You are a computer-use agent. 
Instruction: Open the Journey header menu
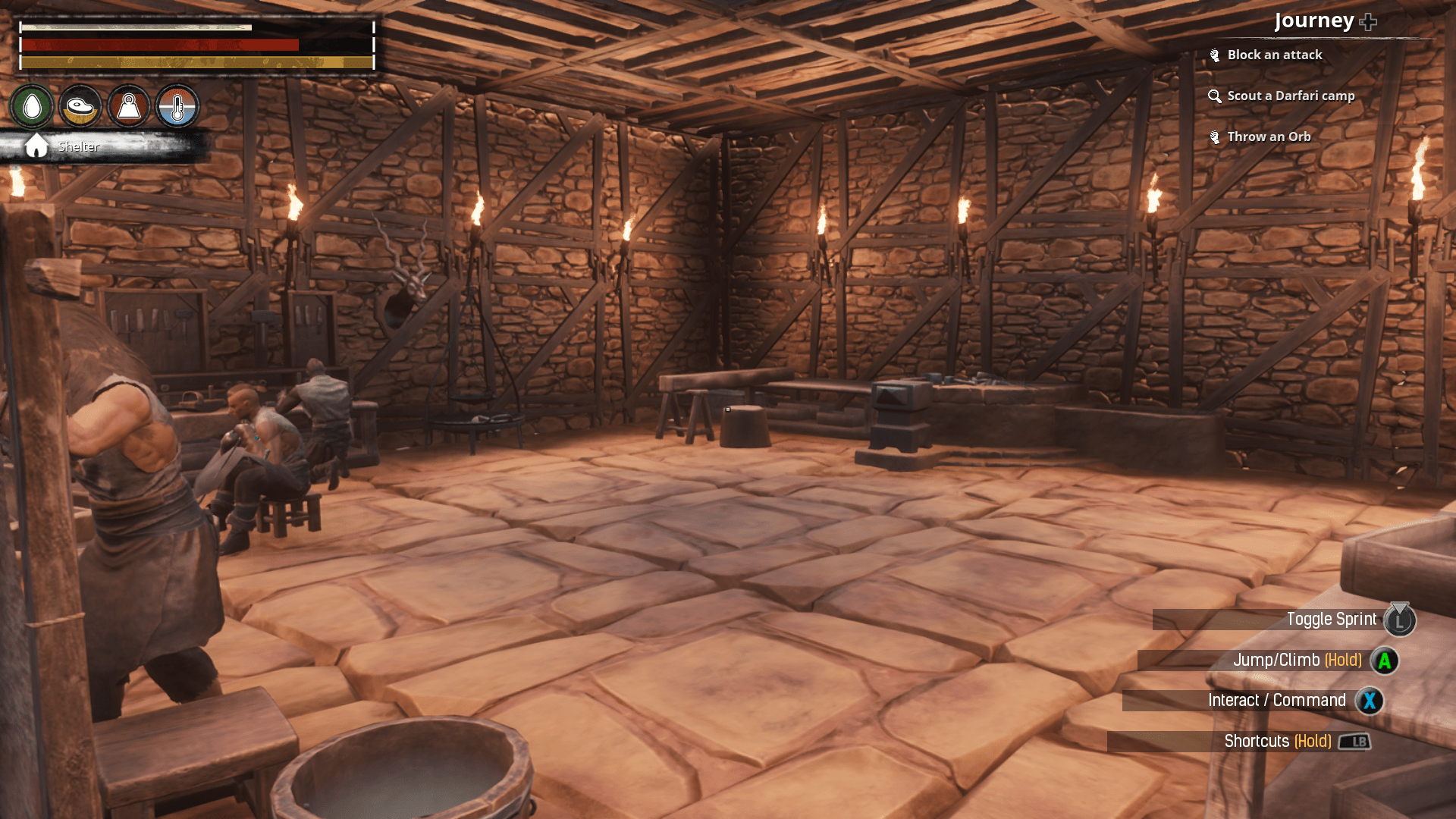pyautogui.click(x=1315, y=20)
